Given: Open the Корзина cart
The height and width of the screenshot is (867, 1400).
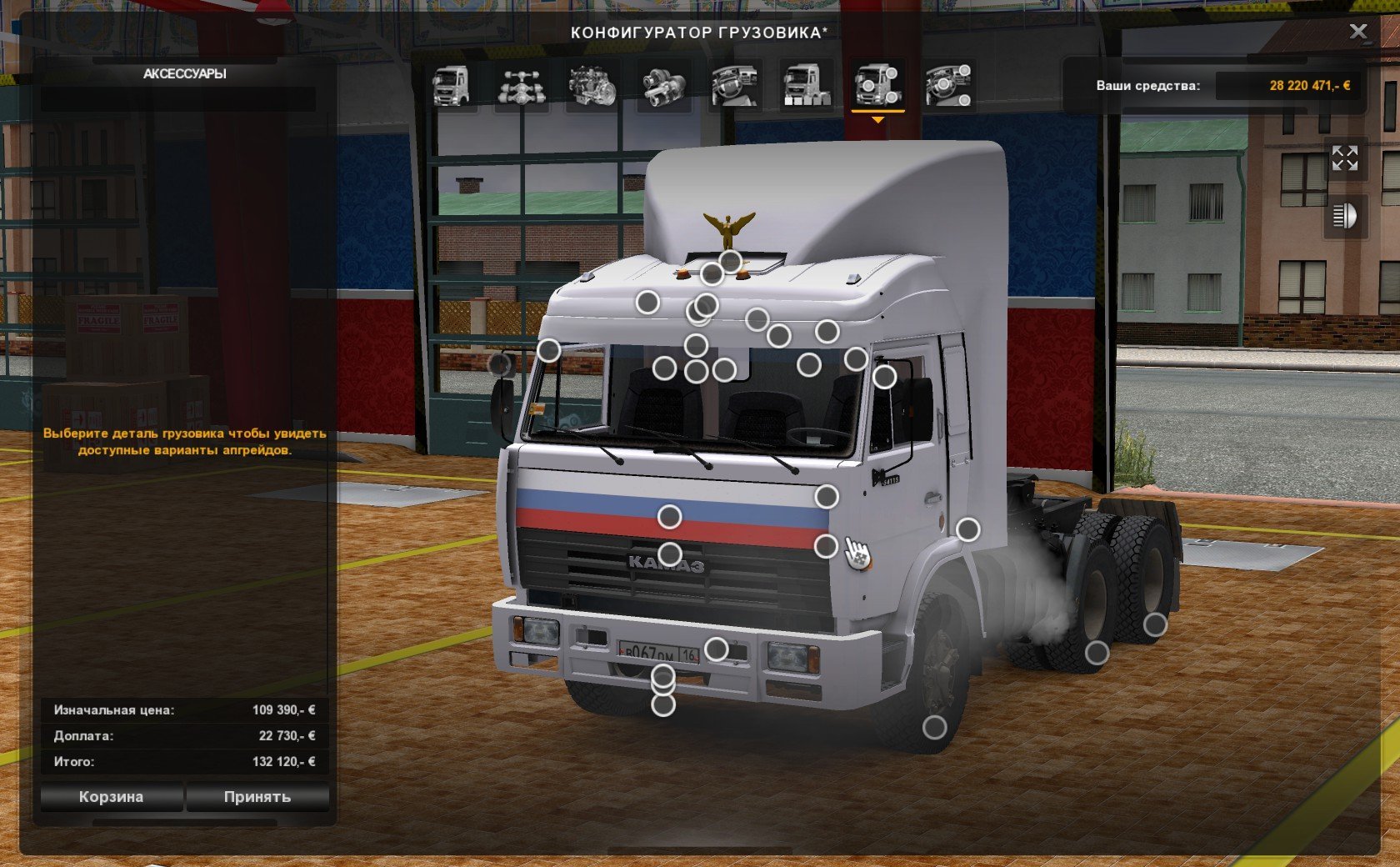Looking at the screenshot, I should pyautogui.click(x=111, y=797).
